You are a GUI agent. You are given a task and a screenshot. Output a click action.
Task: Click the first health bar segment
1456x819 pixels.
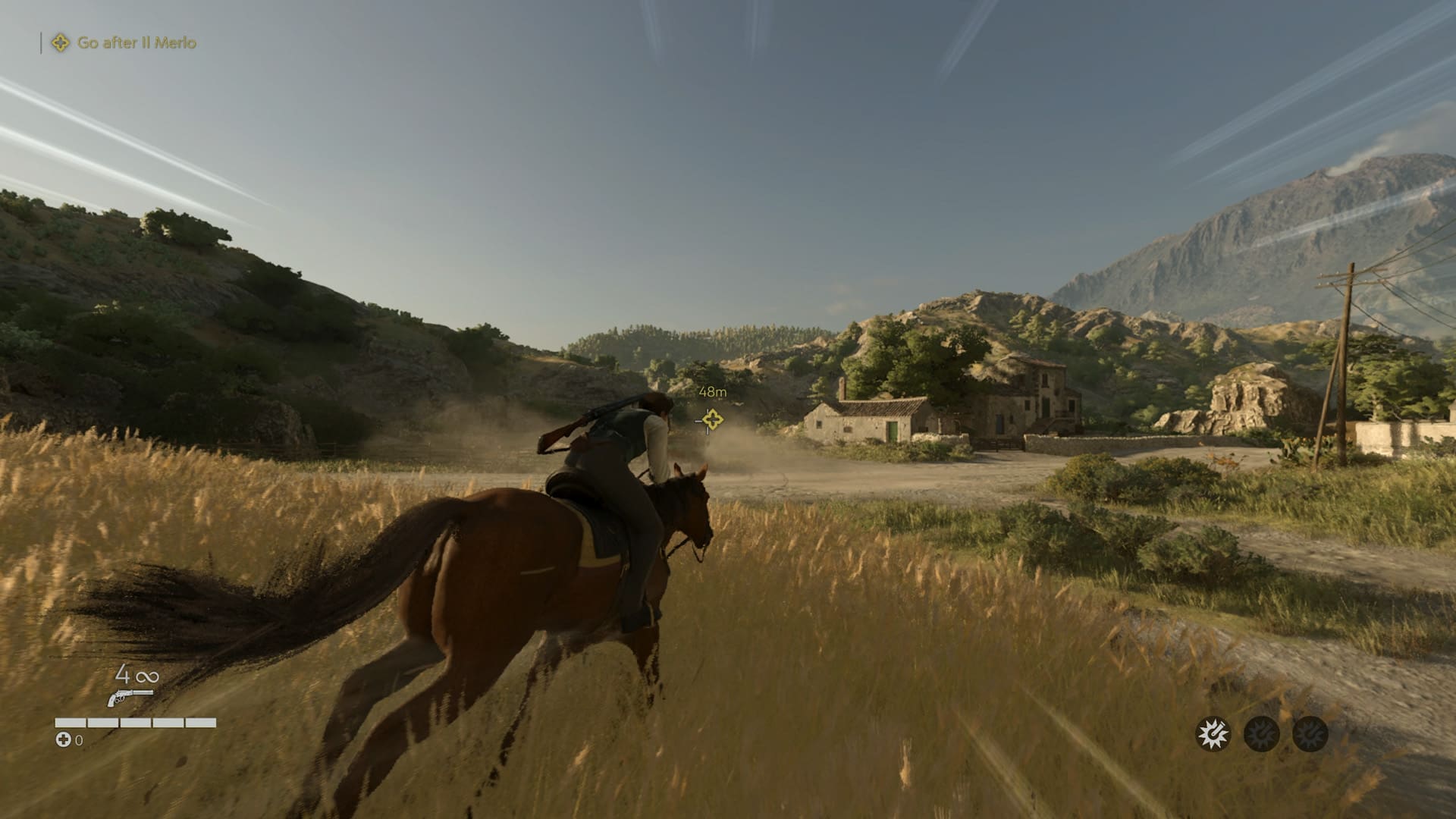click(x=71, y=722)
